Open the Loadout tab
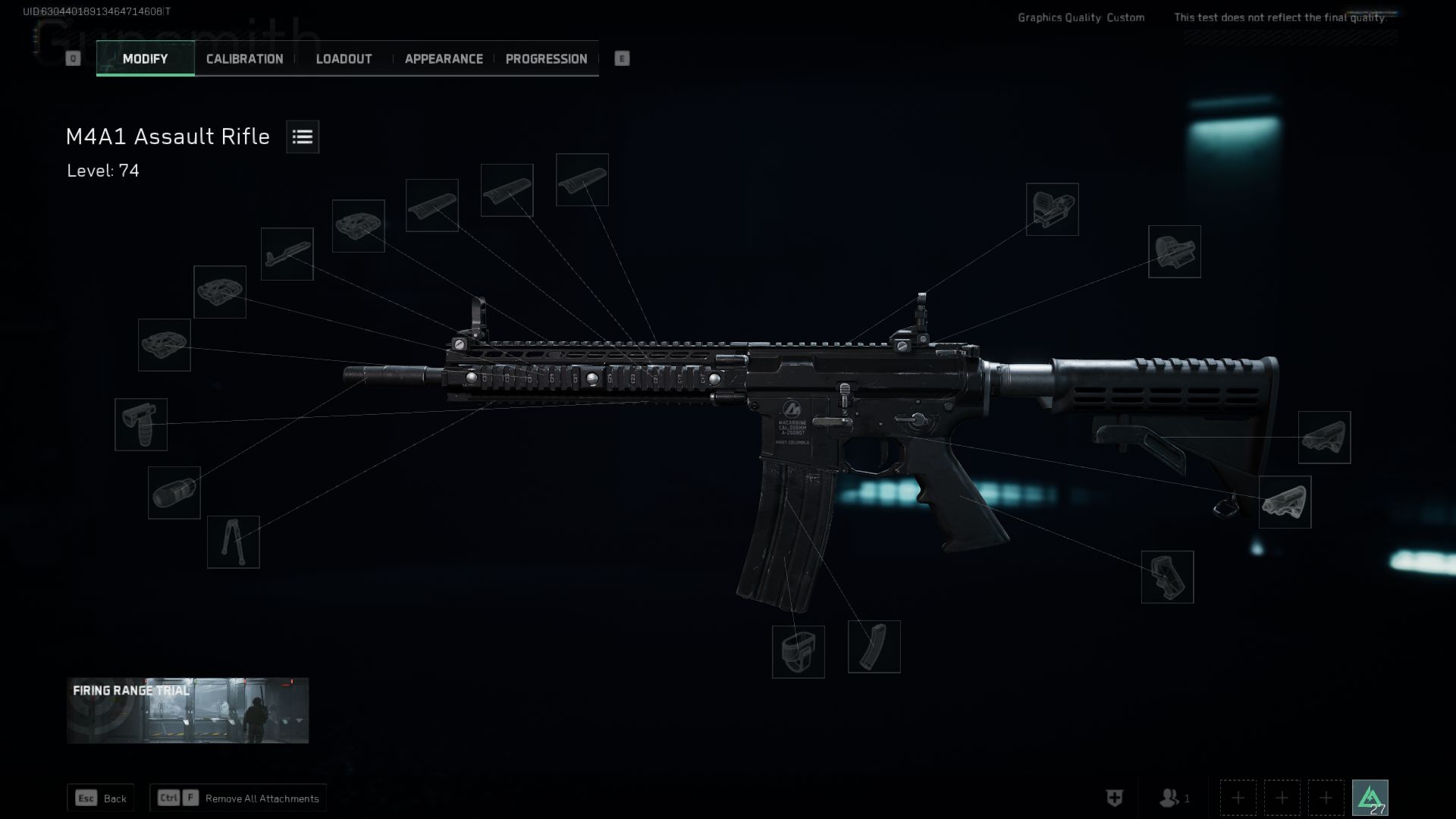Screen dimensions: 1456x819 344,59
